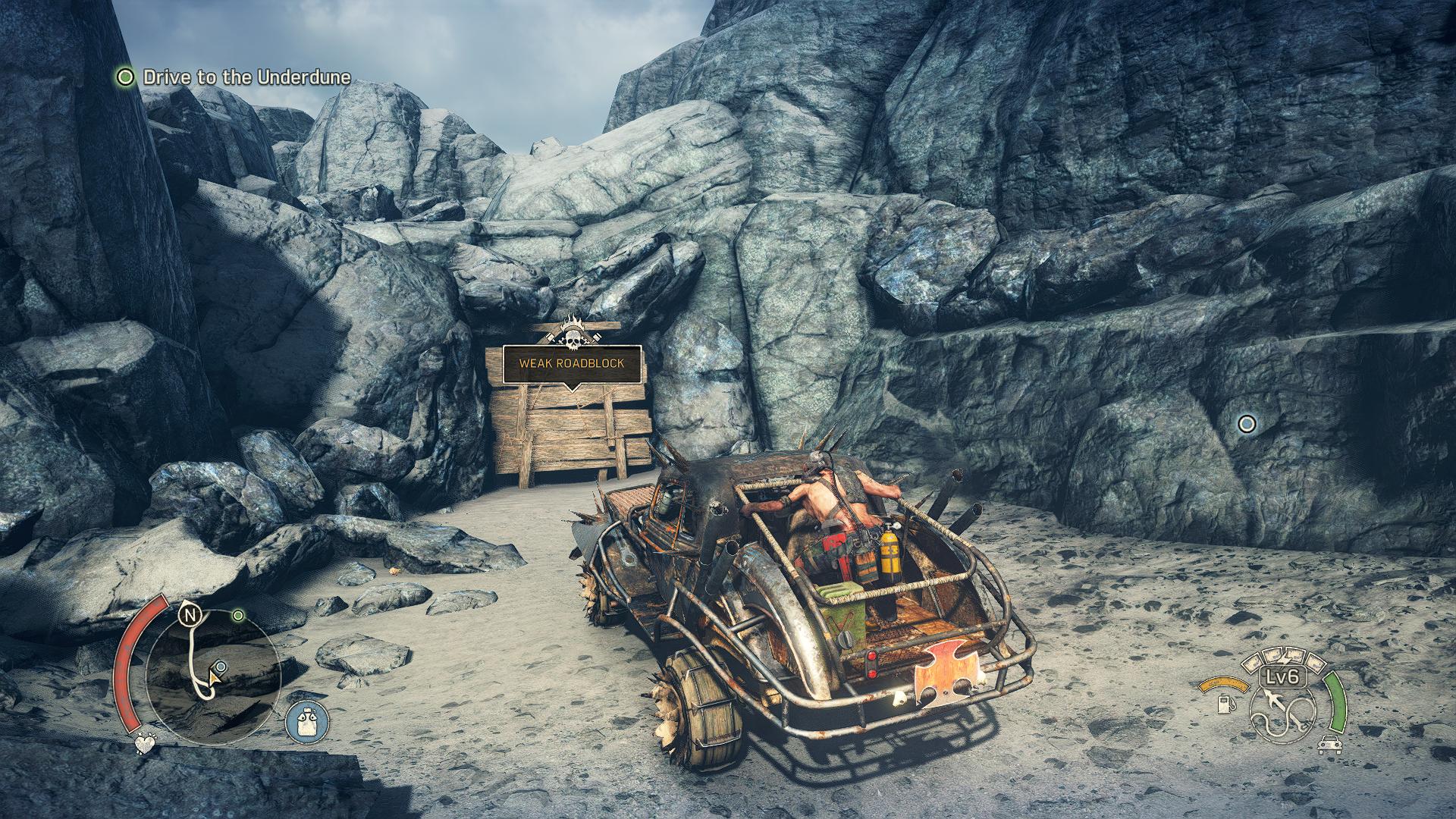Viewport: 1456px width, 819px height.
Task: Select the blue waypoint marker on minimap
Action: coord(220,667)
